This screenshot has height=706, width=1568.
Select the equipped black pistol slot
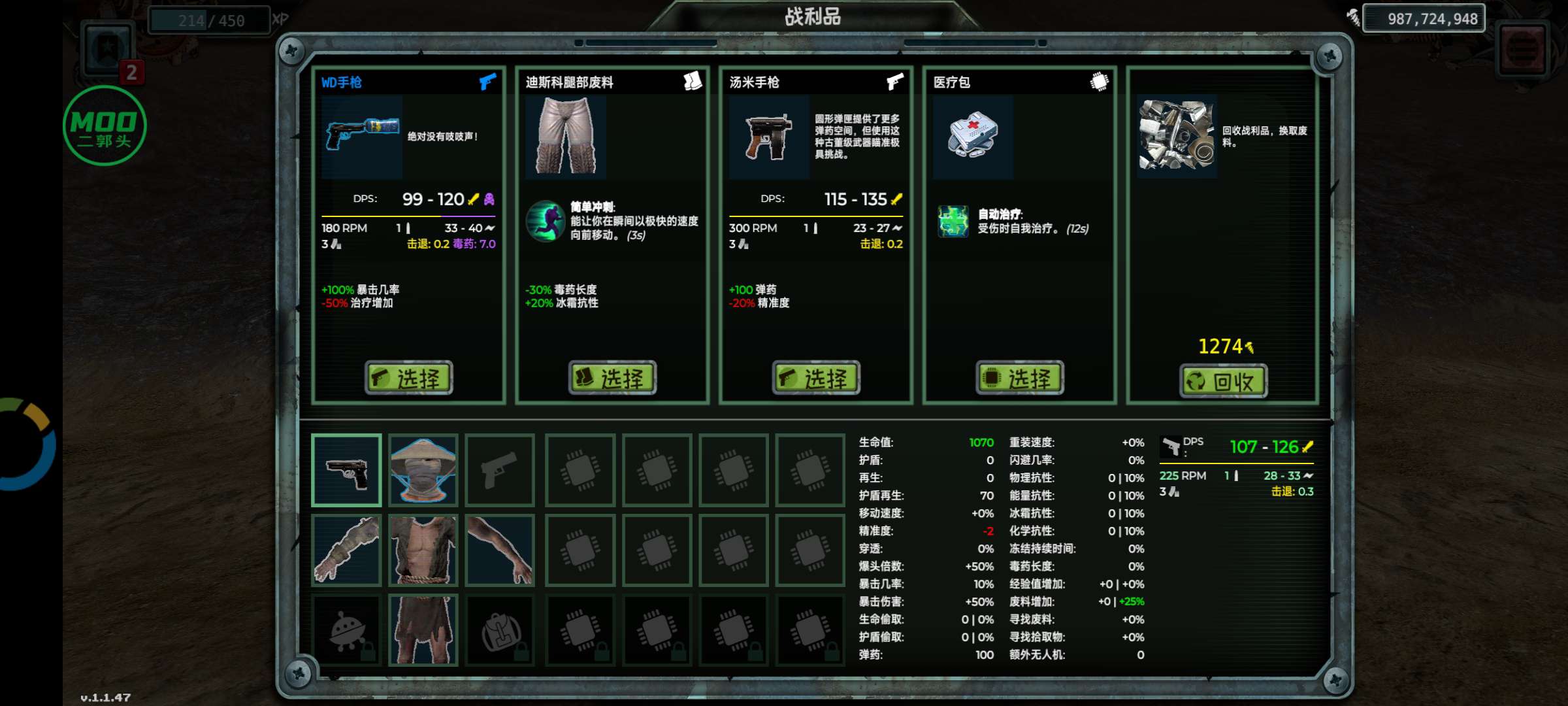pyautogui.click(x=346, y=470)
